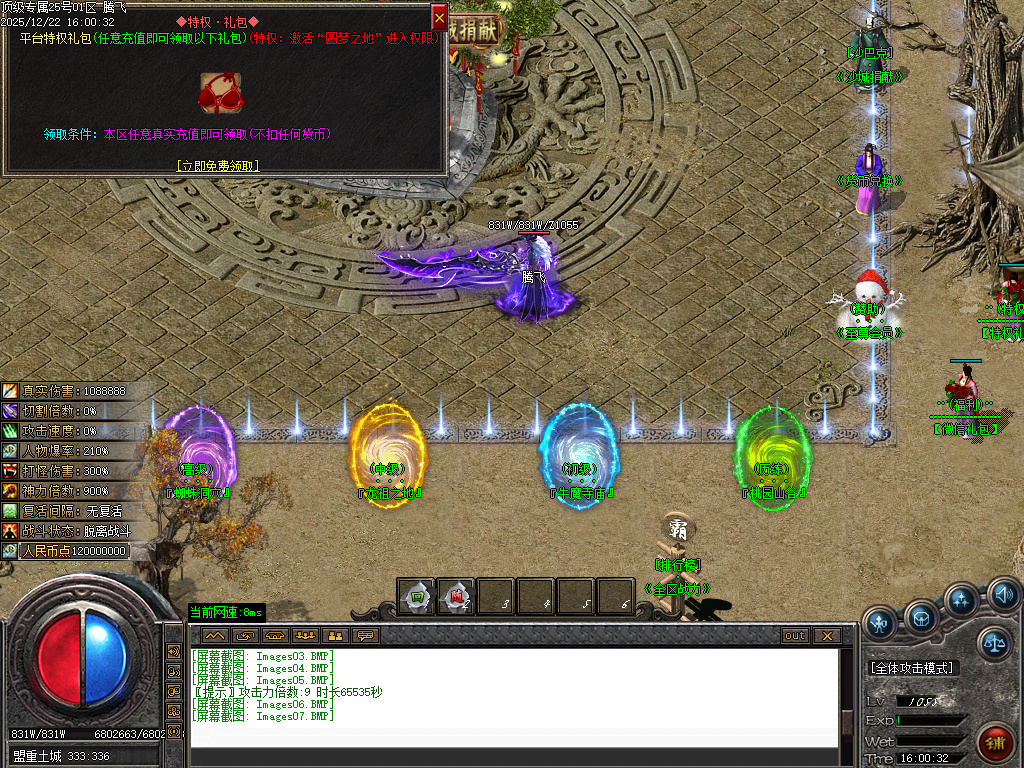Switch the 全体攻击模式 attack mode
This screenshot has width=1024, height=768.
point(911,668)
